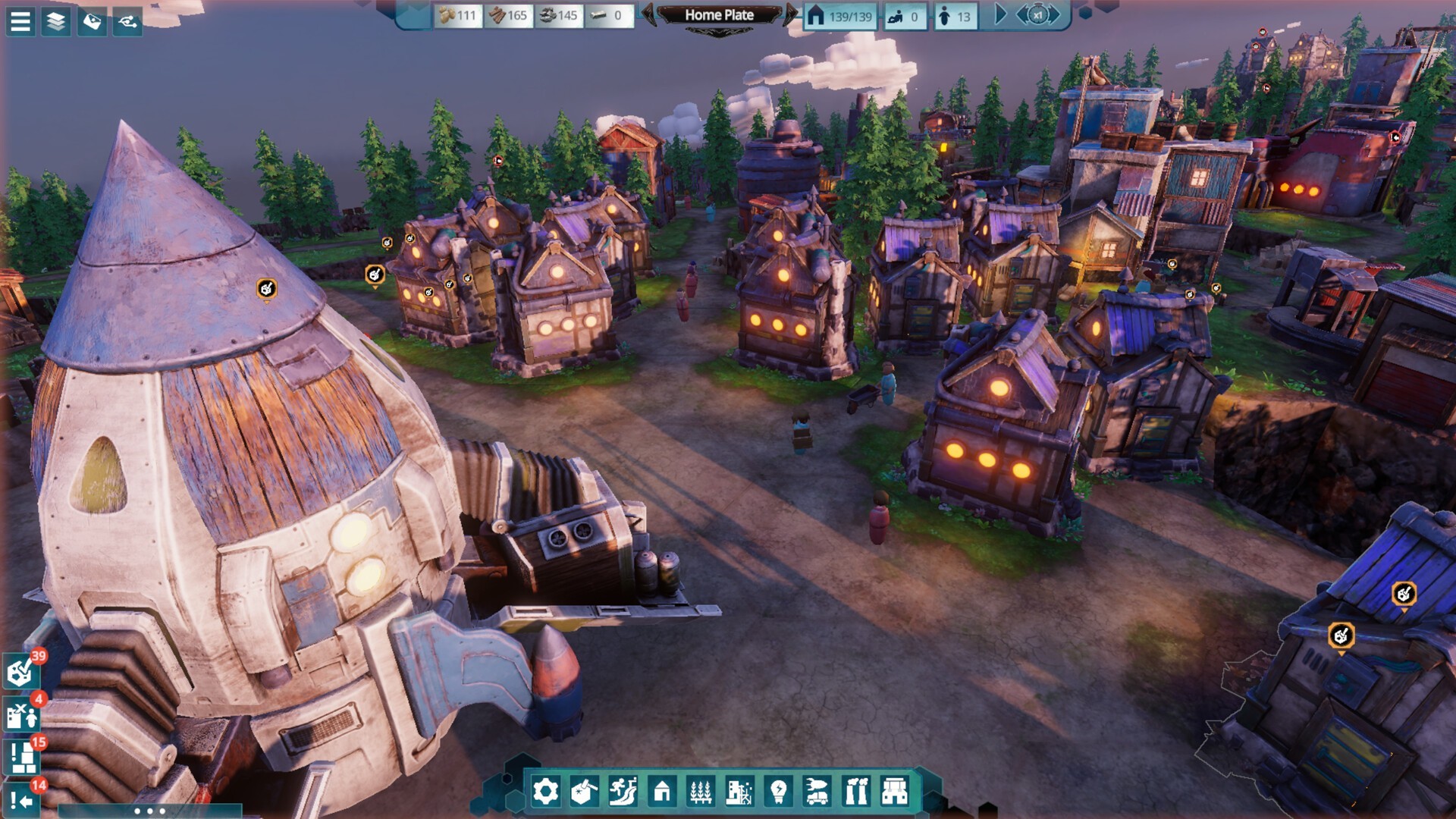Switch to next platform with right arrow
This screenshot has width=1456, height=819.
tap(790, 15)
